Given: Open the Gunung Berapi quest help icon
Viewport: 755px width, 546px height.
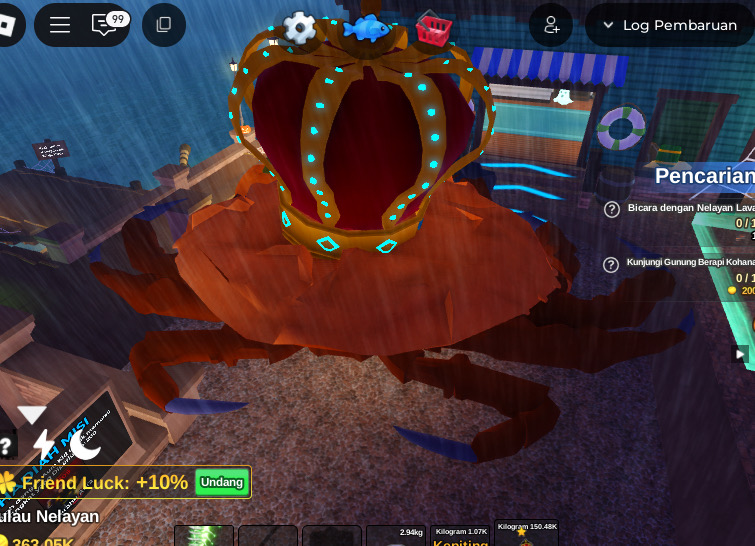Looking at the screenshot, I should (x=612, y=264).
